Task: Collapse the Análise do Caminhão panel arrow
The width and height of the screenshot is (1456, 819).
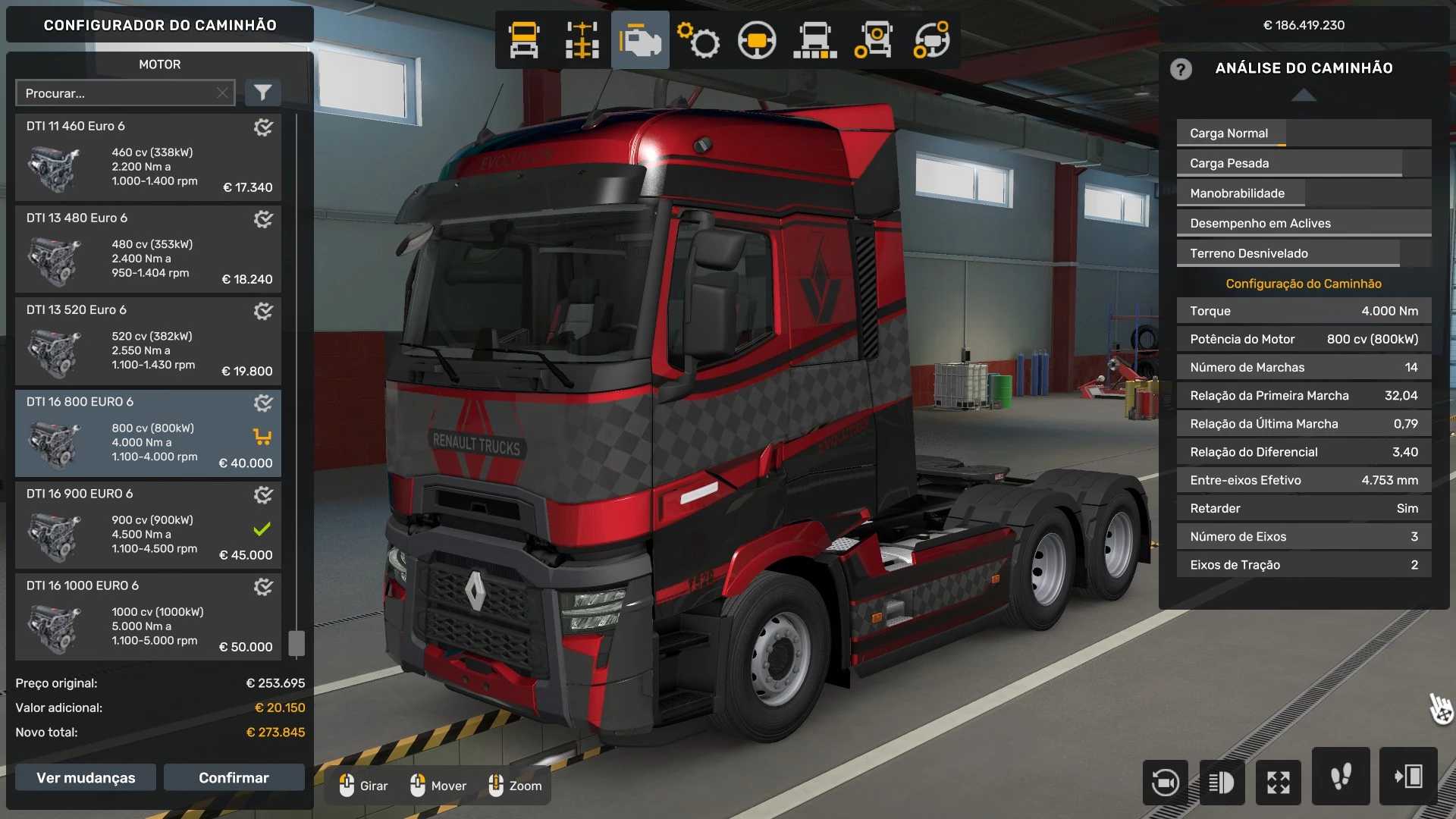Action: [1304, 95]
